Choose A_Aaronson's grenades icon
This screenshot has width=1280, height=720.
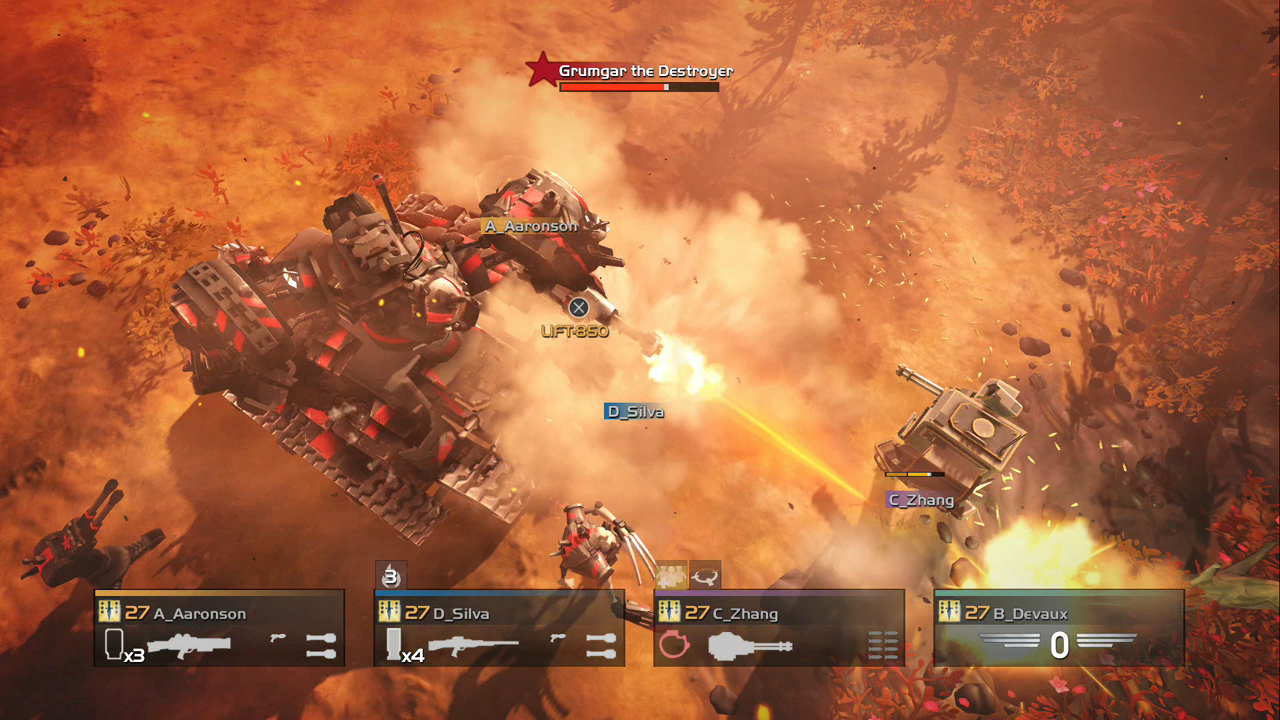(x=320, y=645)
